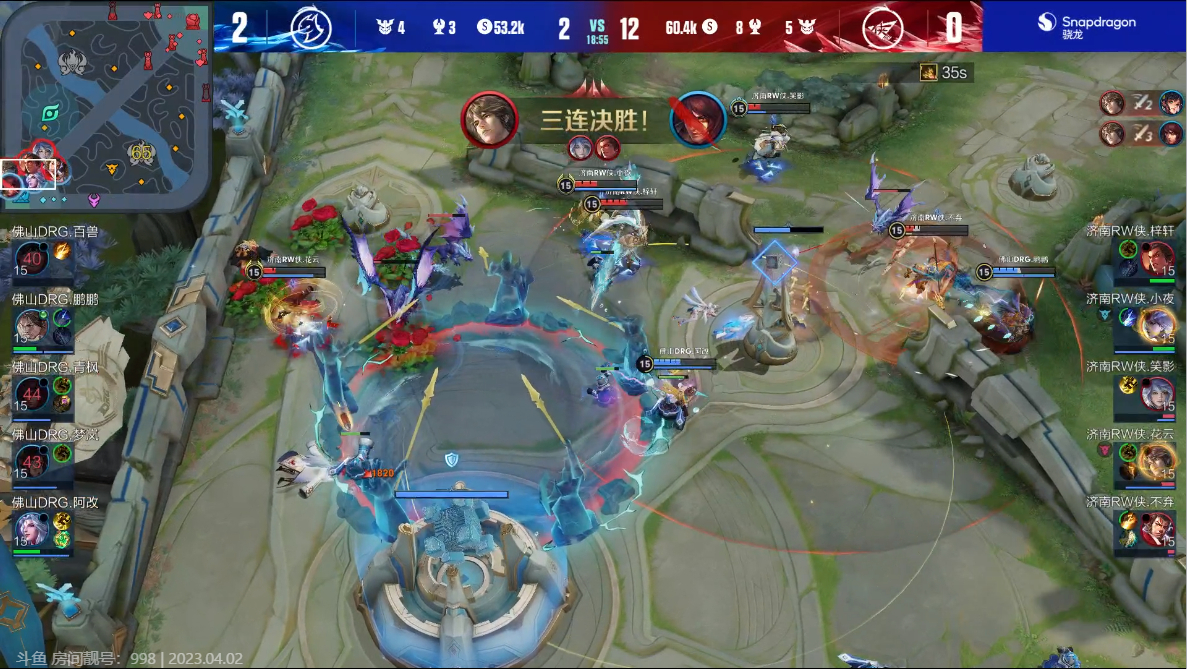The image size is (1187, 669).
Task: Select player 济南RW侠.笑影 portrait
Action: tap(1157, 394)
